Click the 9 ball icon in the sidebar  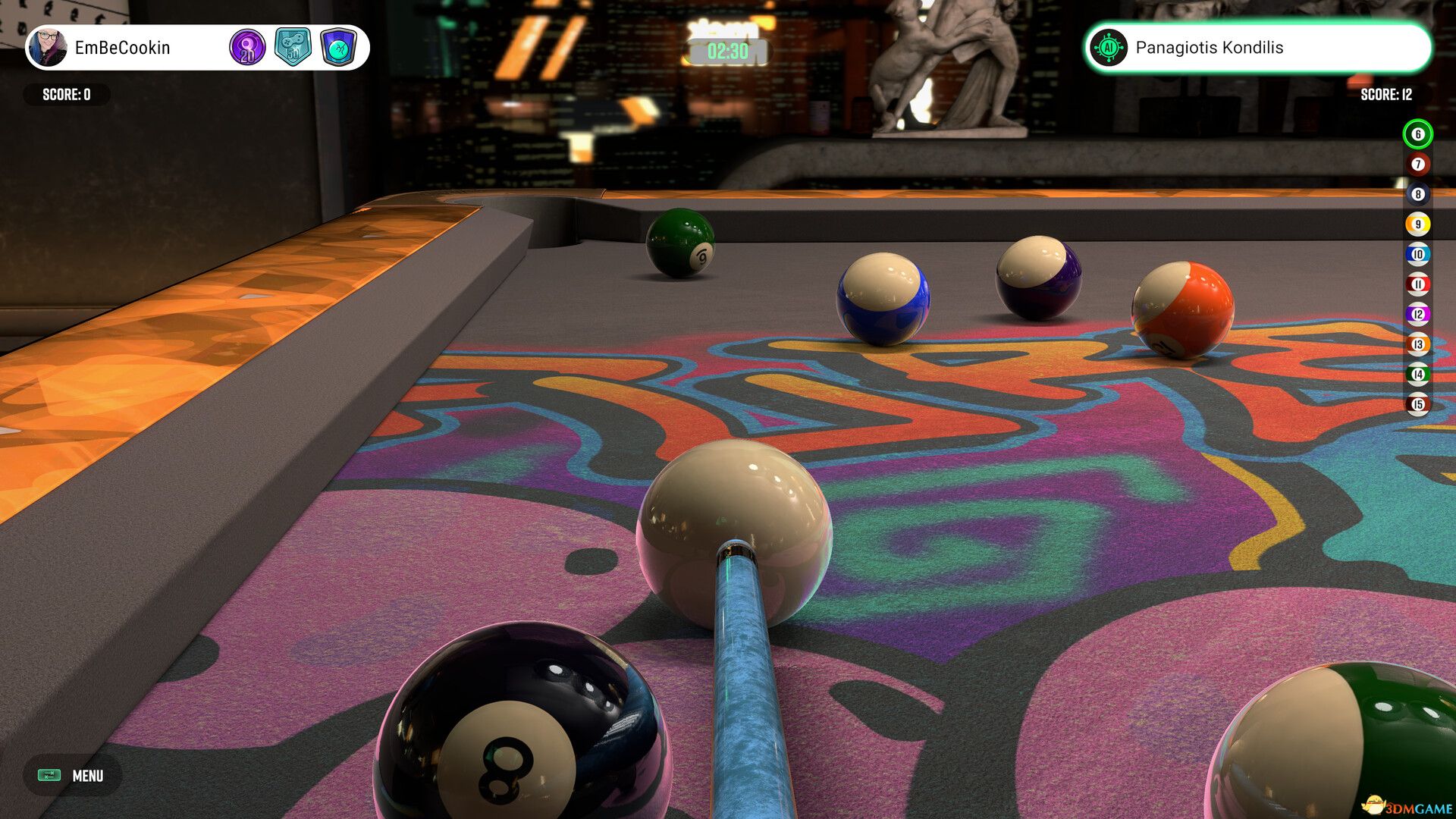point(1417,224)
